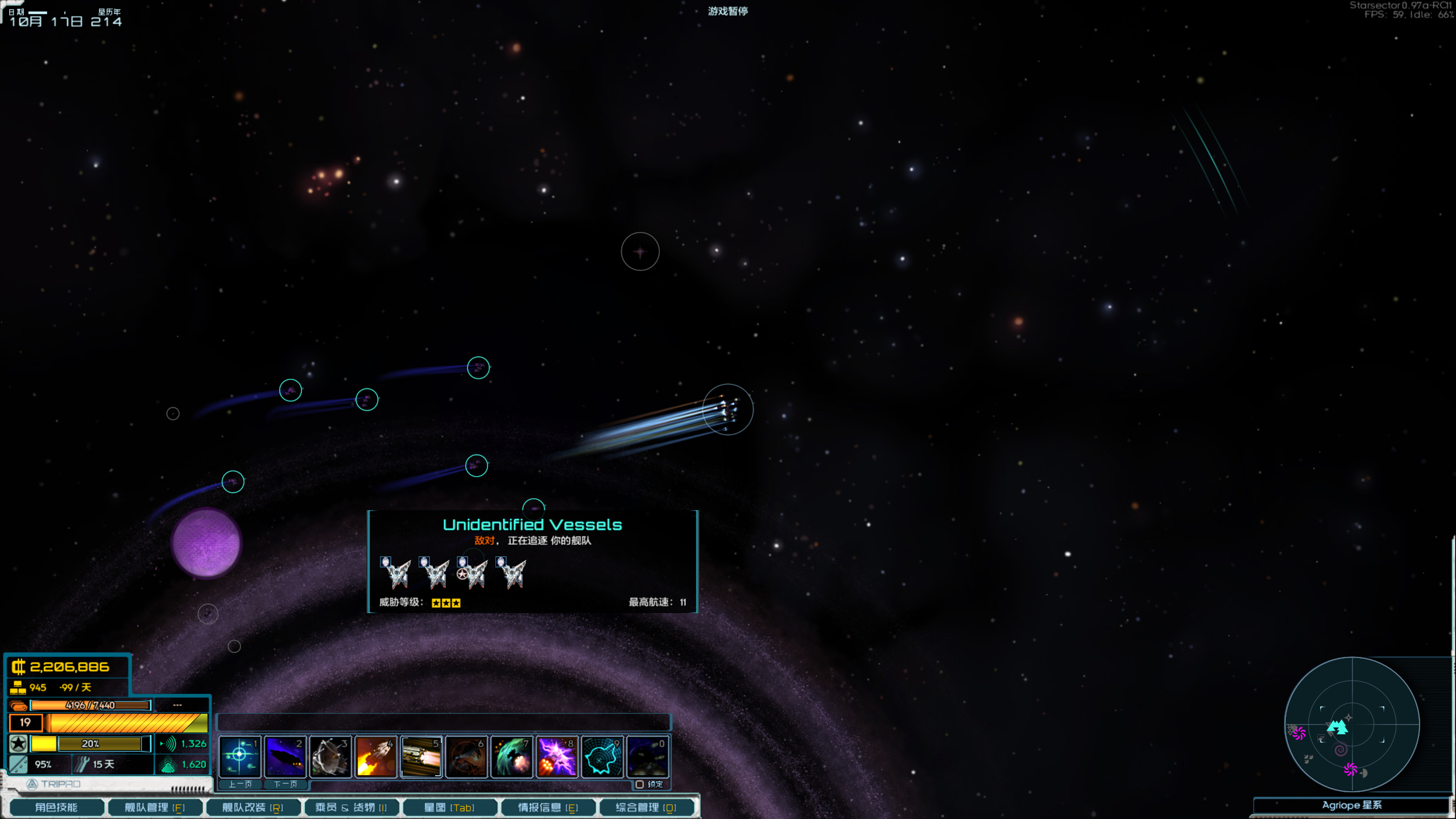The width and height of the screenshot is (1456, 819).
Task: Toggle the sustained burn ability in slot 5
Action: coord(421,756)
